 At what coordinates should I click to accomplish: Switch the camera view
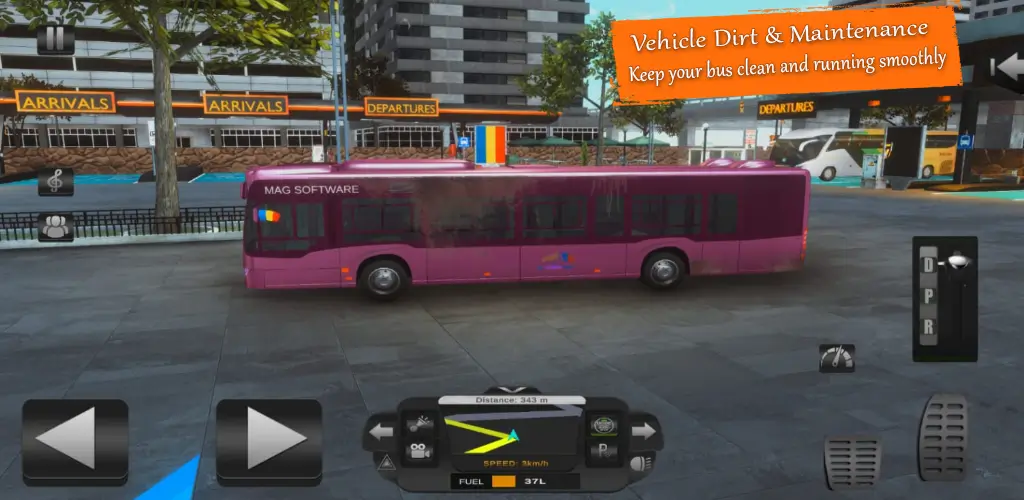[x=418, y=452]
